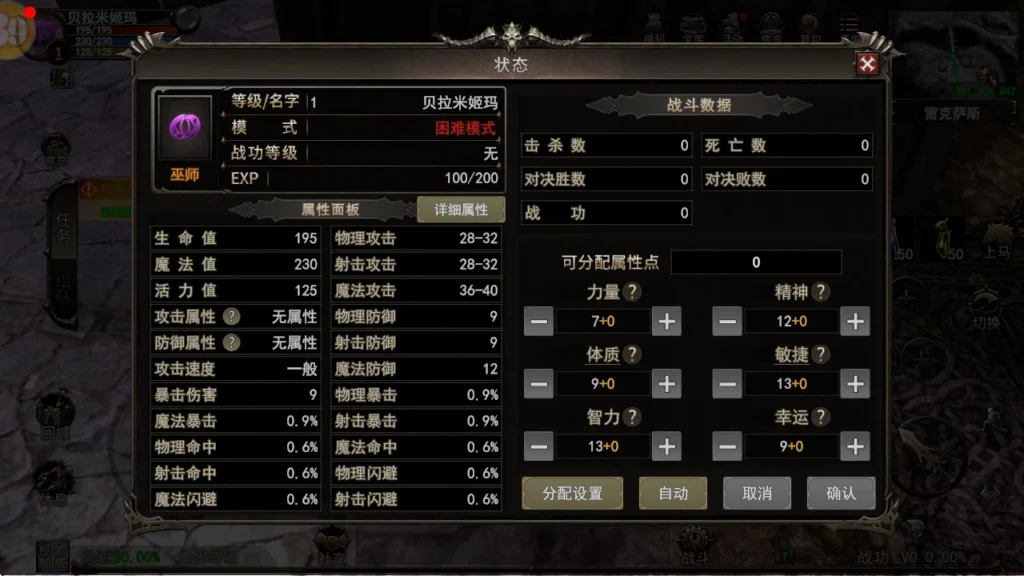Viewport: 1024px width, 576px height.
Task: Decrease 幸运 luck by one
Action: [728, 446]
